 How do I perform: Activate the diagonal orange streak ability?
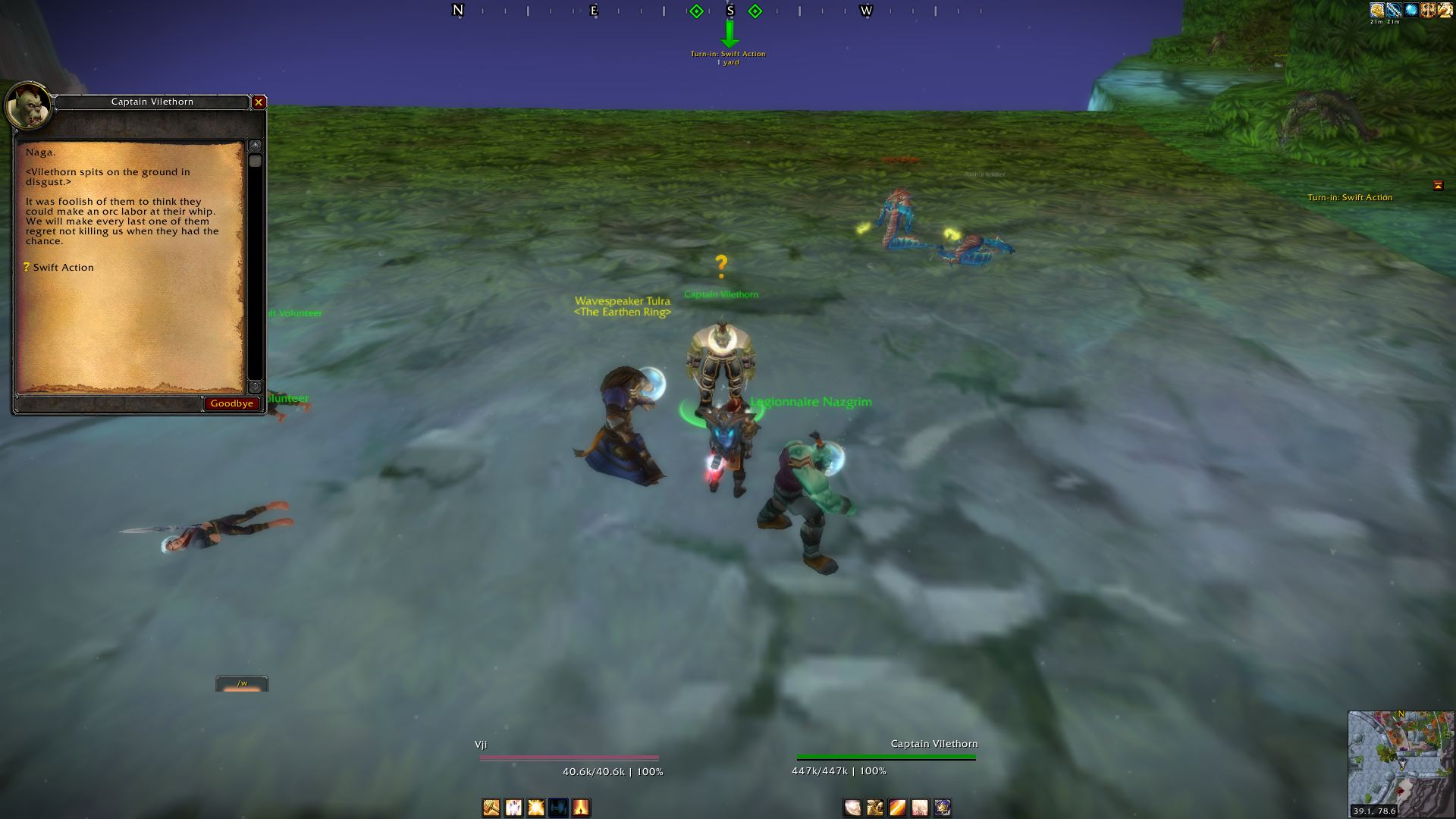pyautogui.click(x=897, y=808)
